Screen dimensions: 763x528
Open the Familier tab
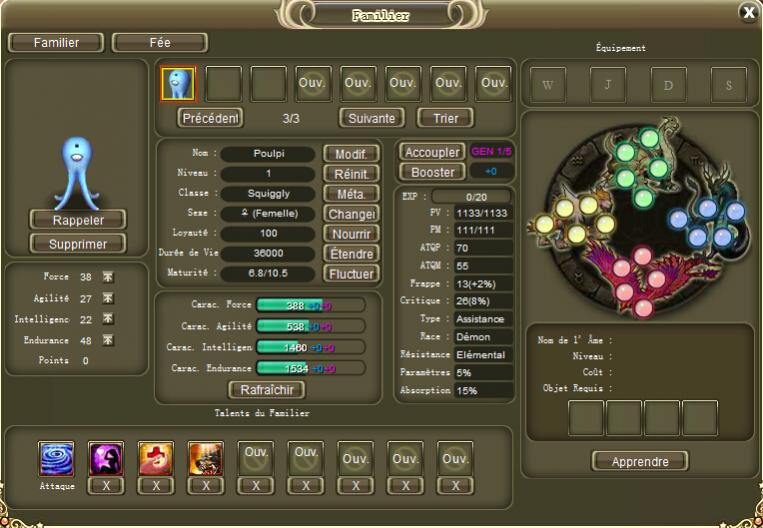pyautogui.click(x=56, y=43)
